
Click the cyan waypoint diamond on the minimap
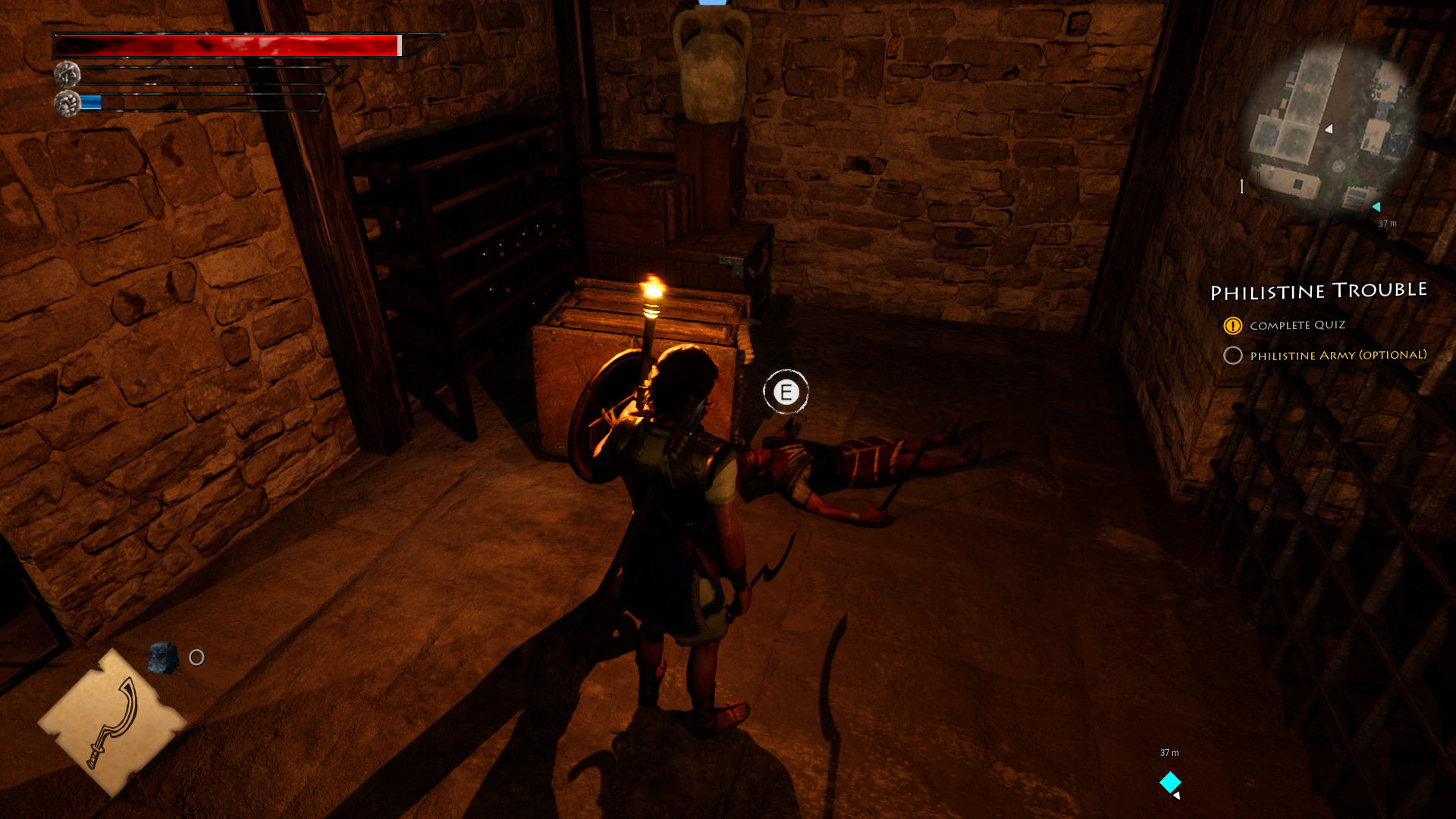tap(1376, 205)
